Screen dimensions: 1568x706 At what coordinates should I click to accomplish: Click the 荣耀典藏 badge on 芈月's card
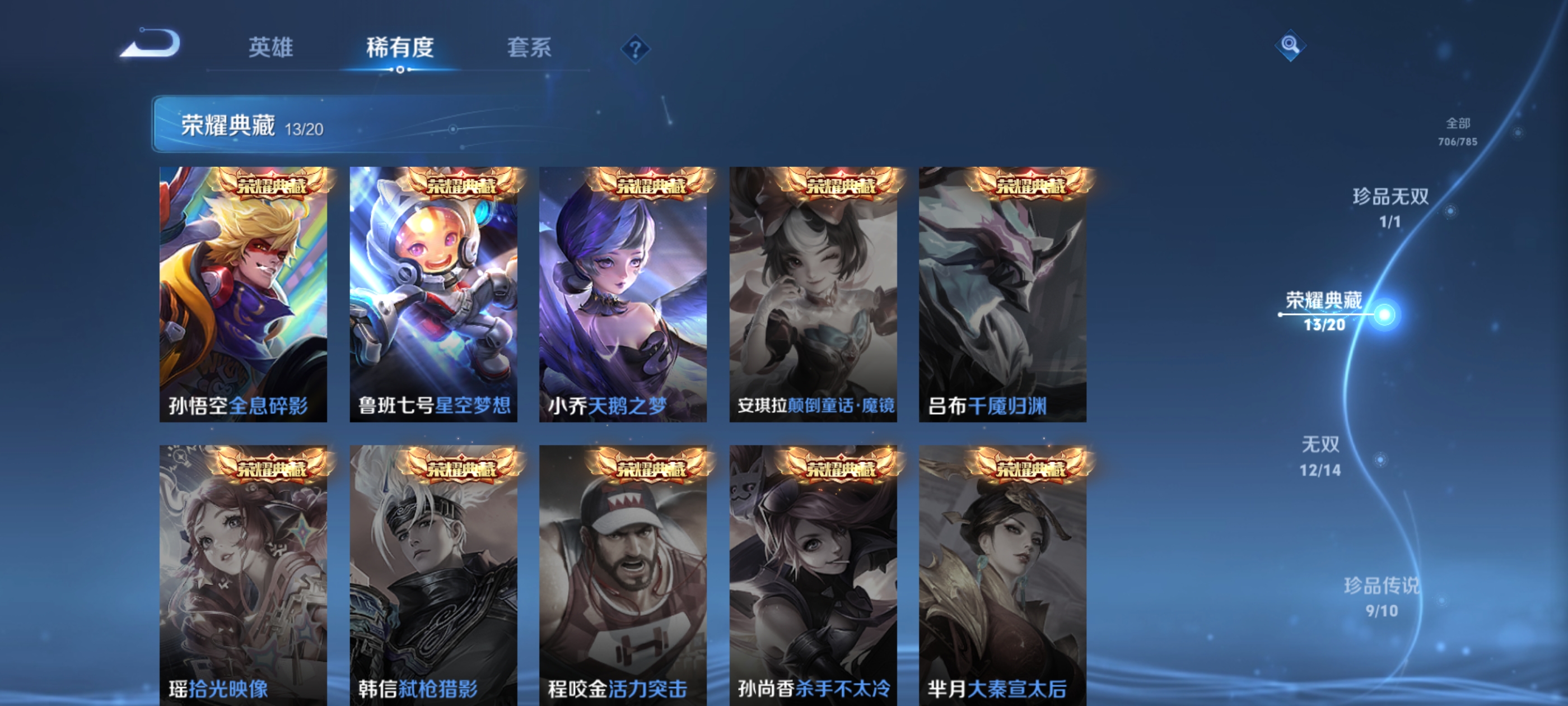click(x=1030, y=468)
